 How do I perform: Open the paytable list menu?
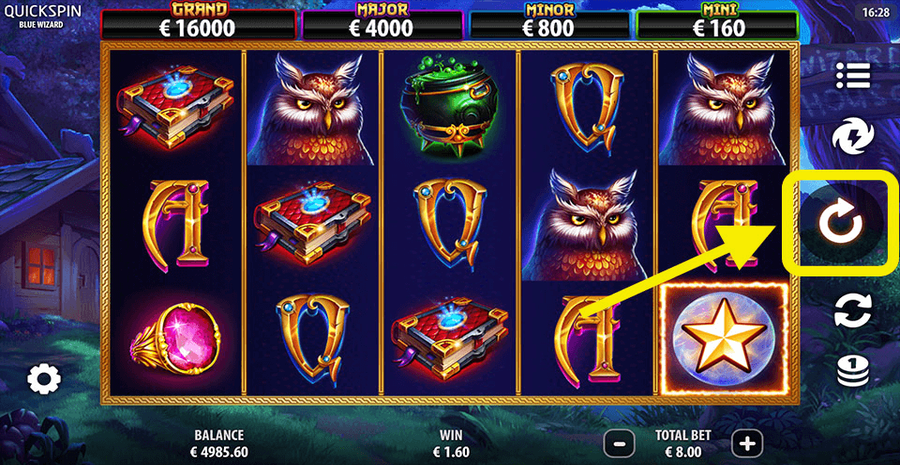852,75
